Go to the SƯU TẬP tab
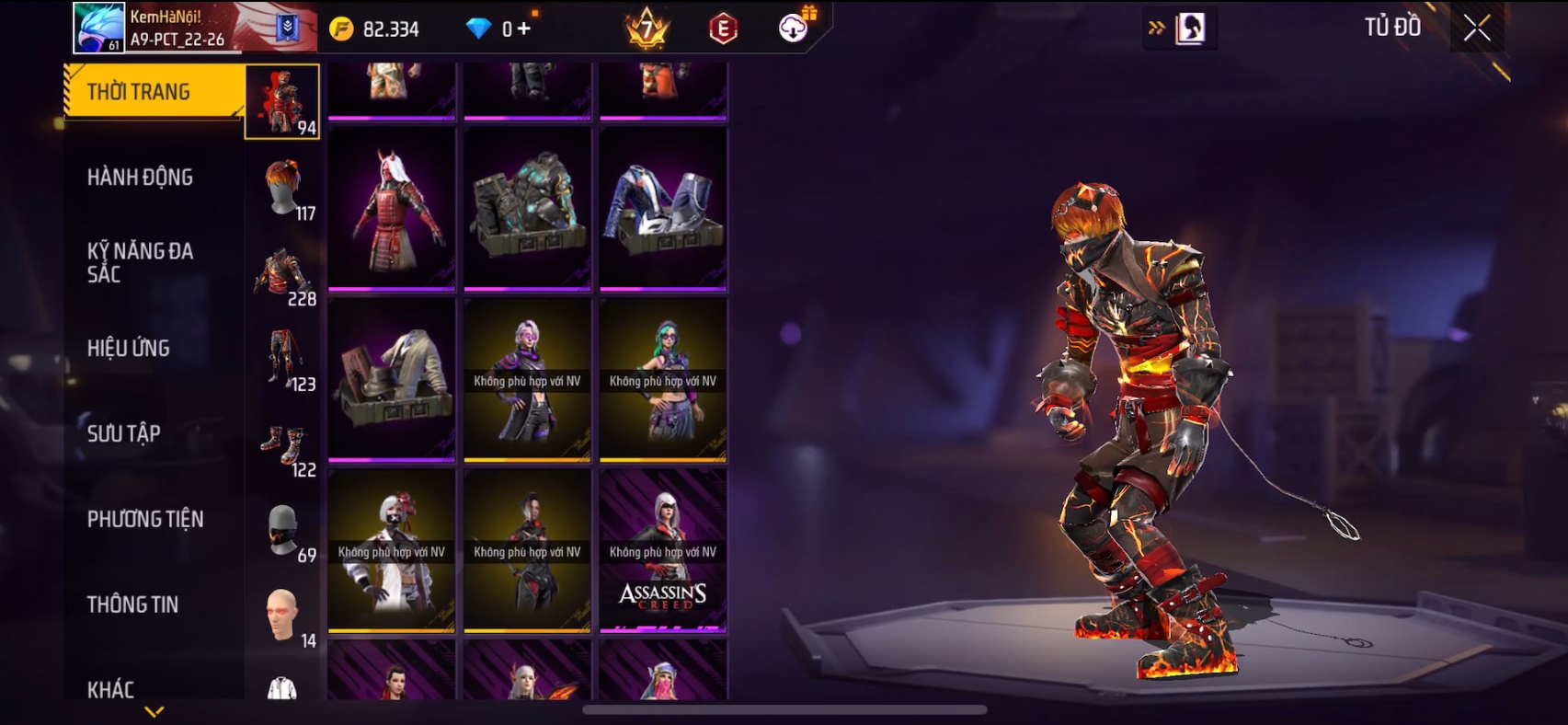The image size is (1568, 725). pos(124,433)
